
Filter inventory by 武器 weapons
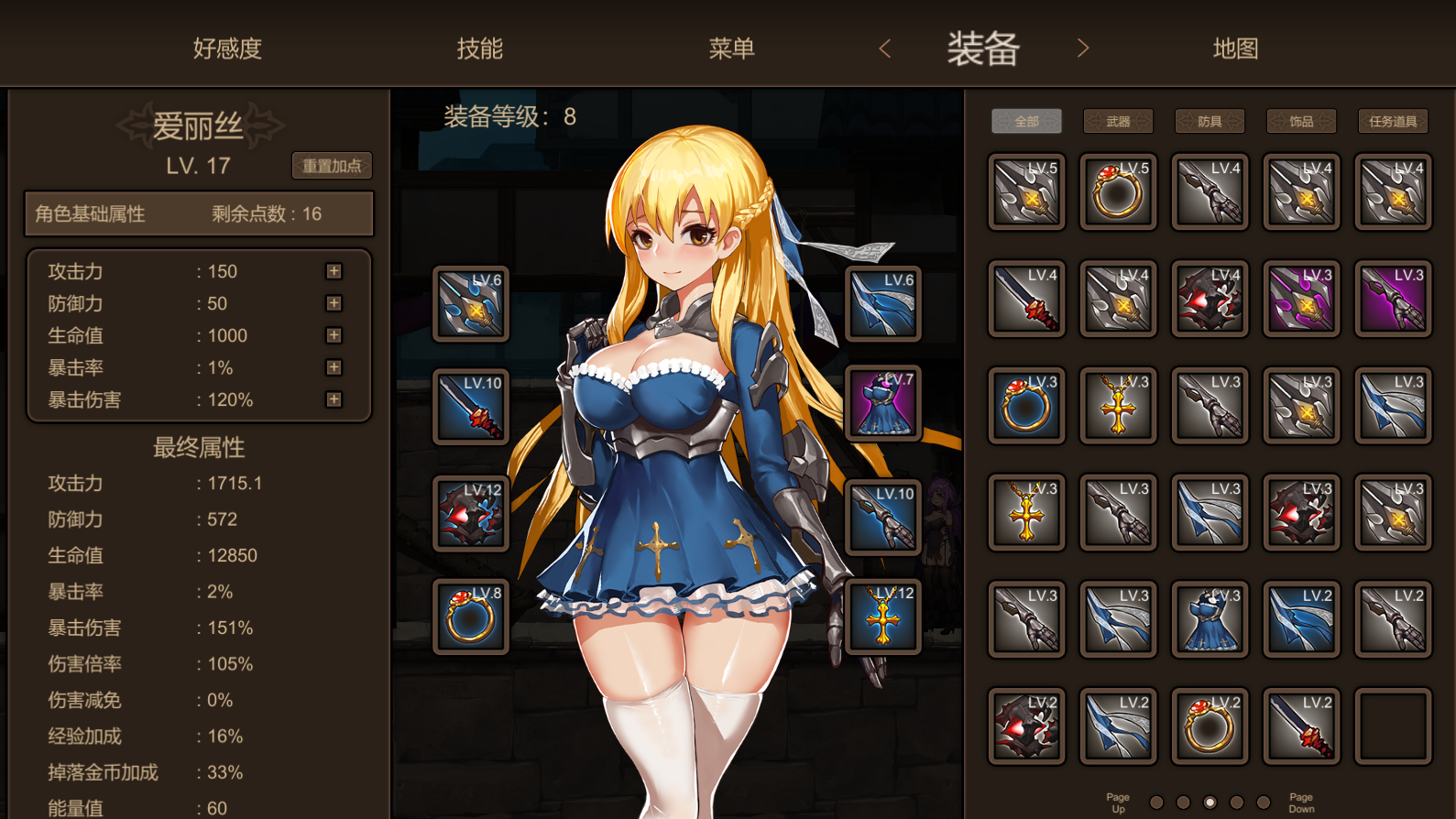(1118, 121)
